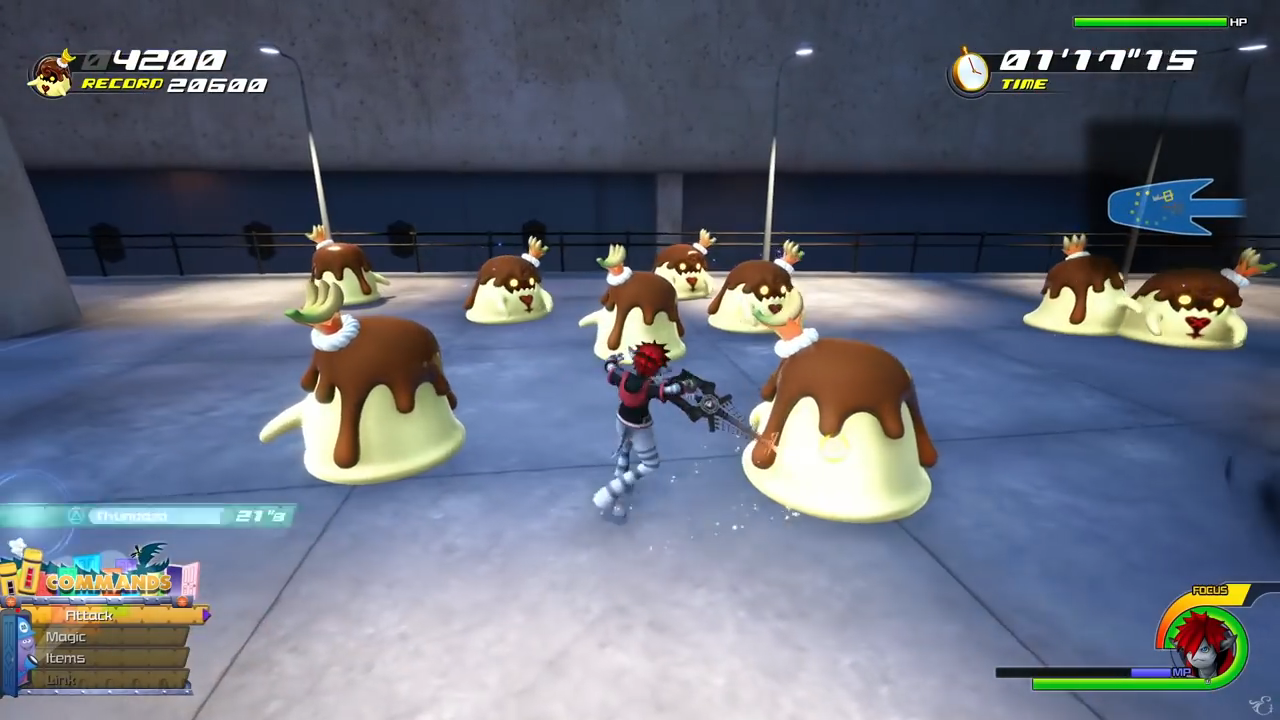Viewport: 1280px width, 720px height.
Task: Select the Attack command
Action: pyautogui.click(x=90, y=615)
